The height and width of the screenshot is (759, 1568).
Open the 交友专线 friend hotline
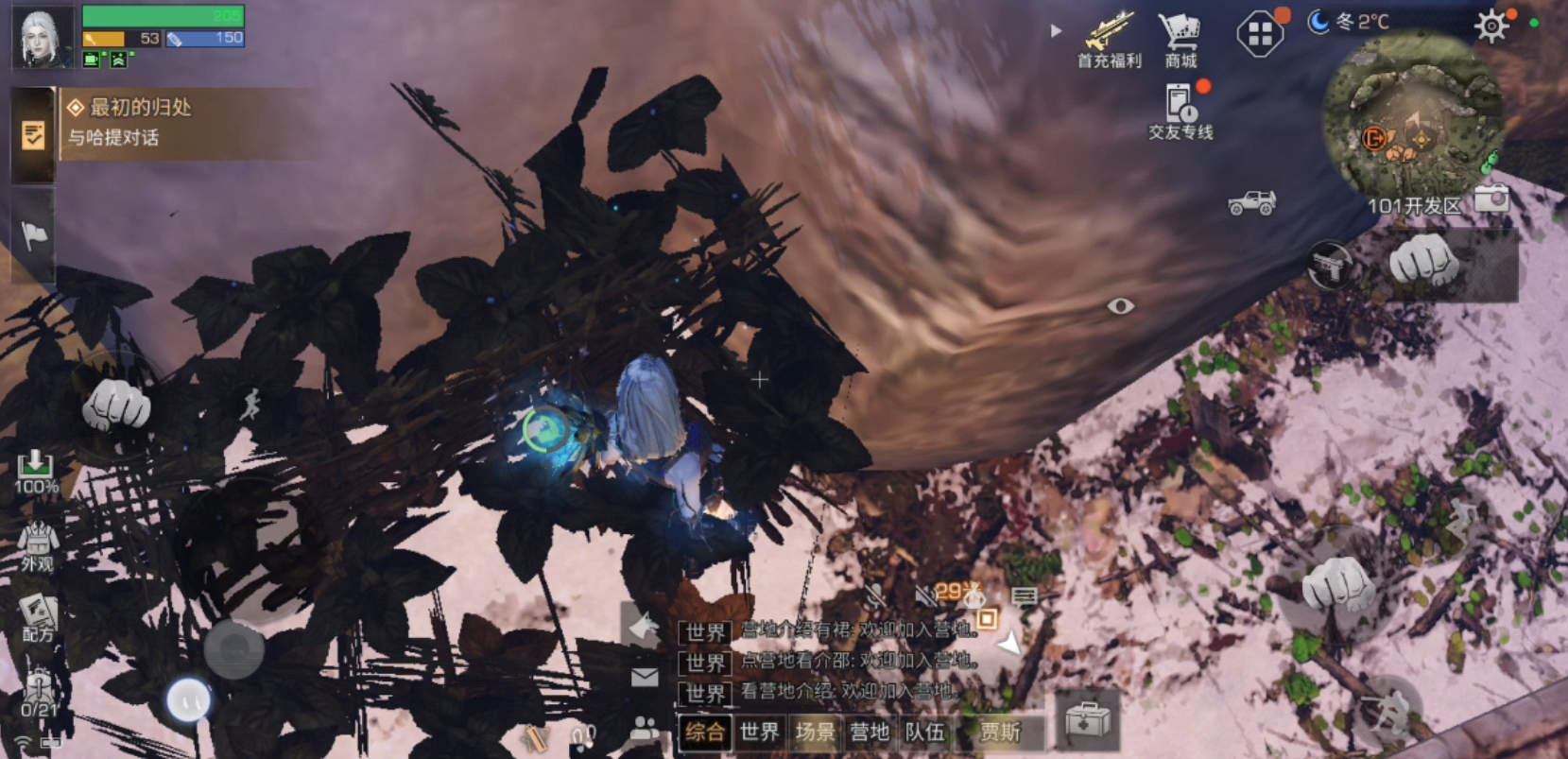click(x=1180, y=112)
